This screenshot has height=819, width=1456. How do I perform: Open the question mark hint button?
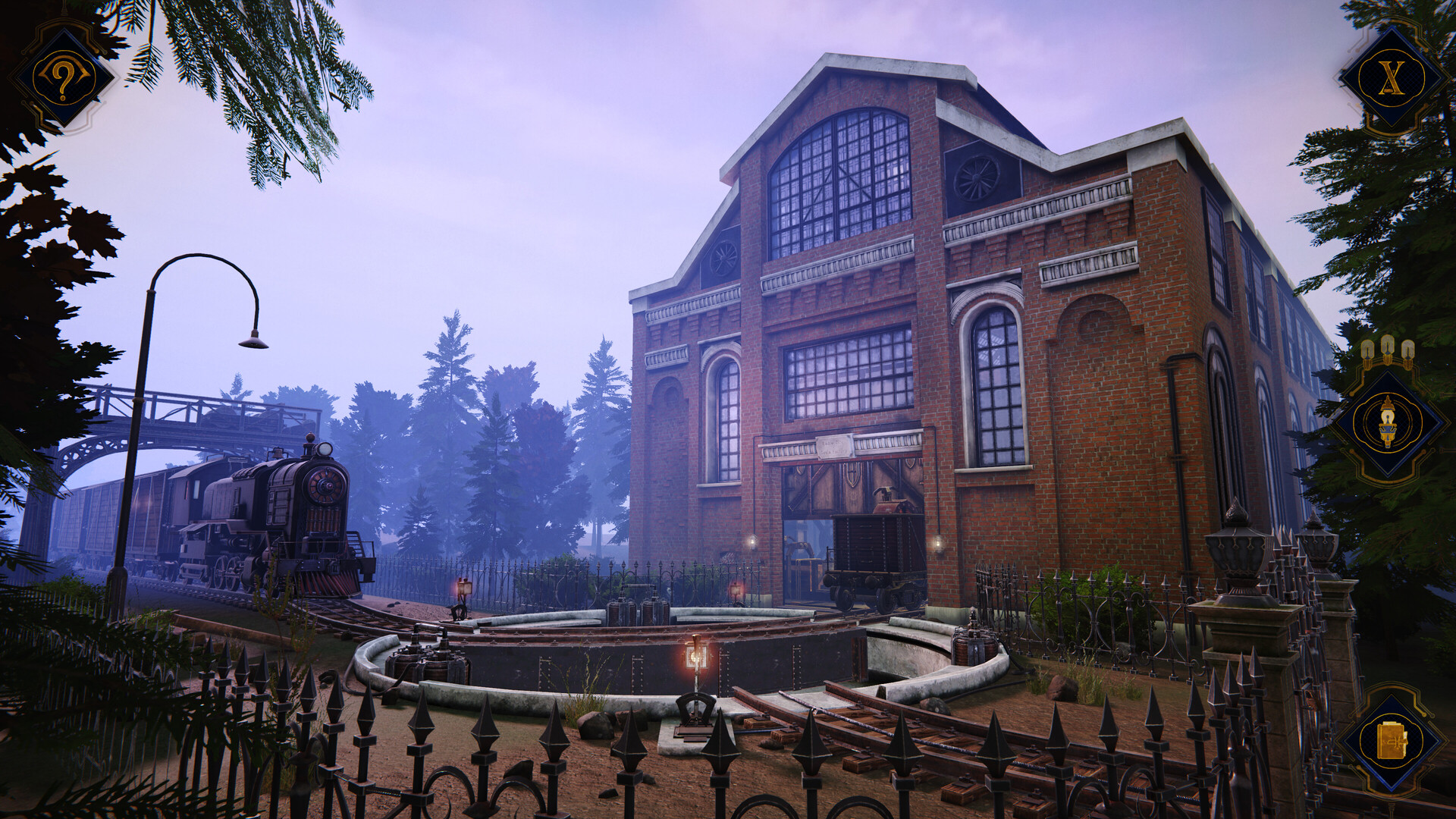click(x=63, y=77)
